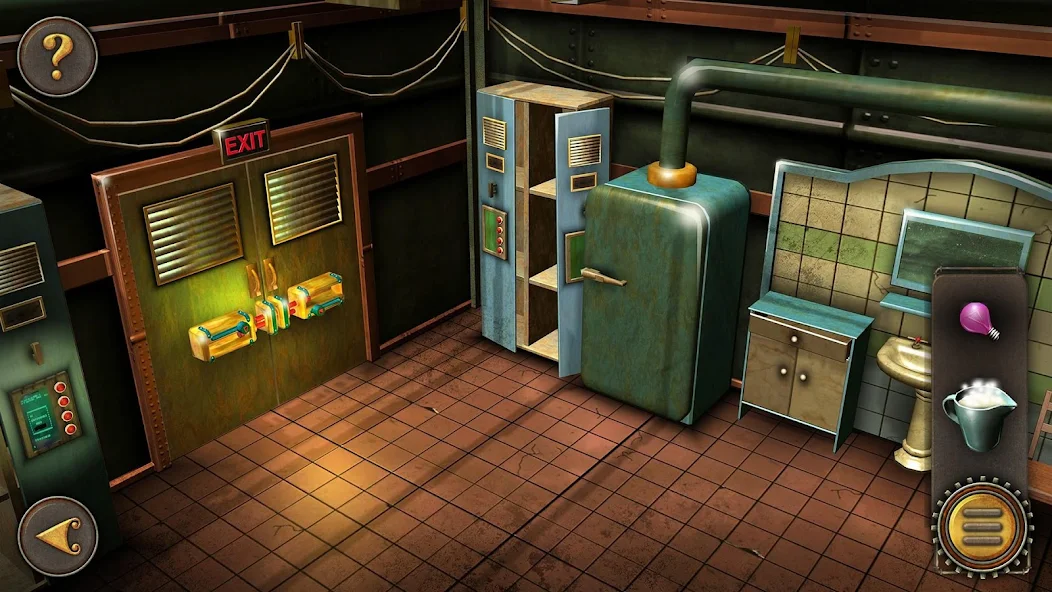Select the pink light bulb inventory item

point(980,320)
